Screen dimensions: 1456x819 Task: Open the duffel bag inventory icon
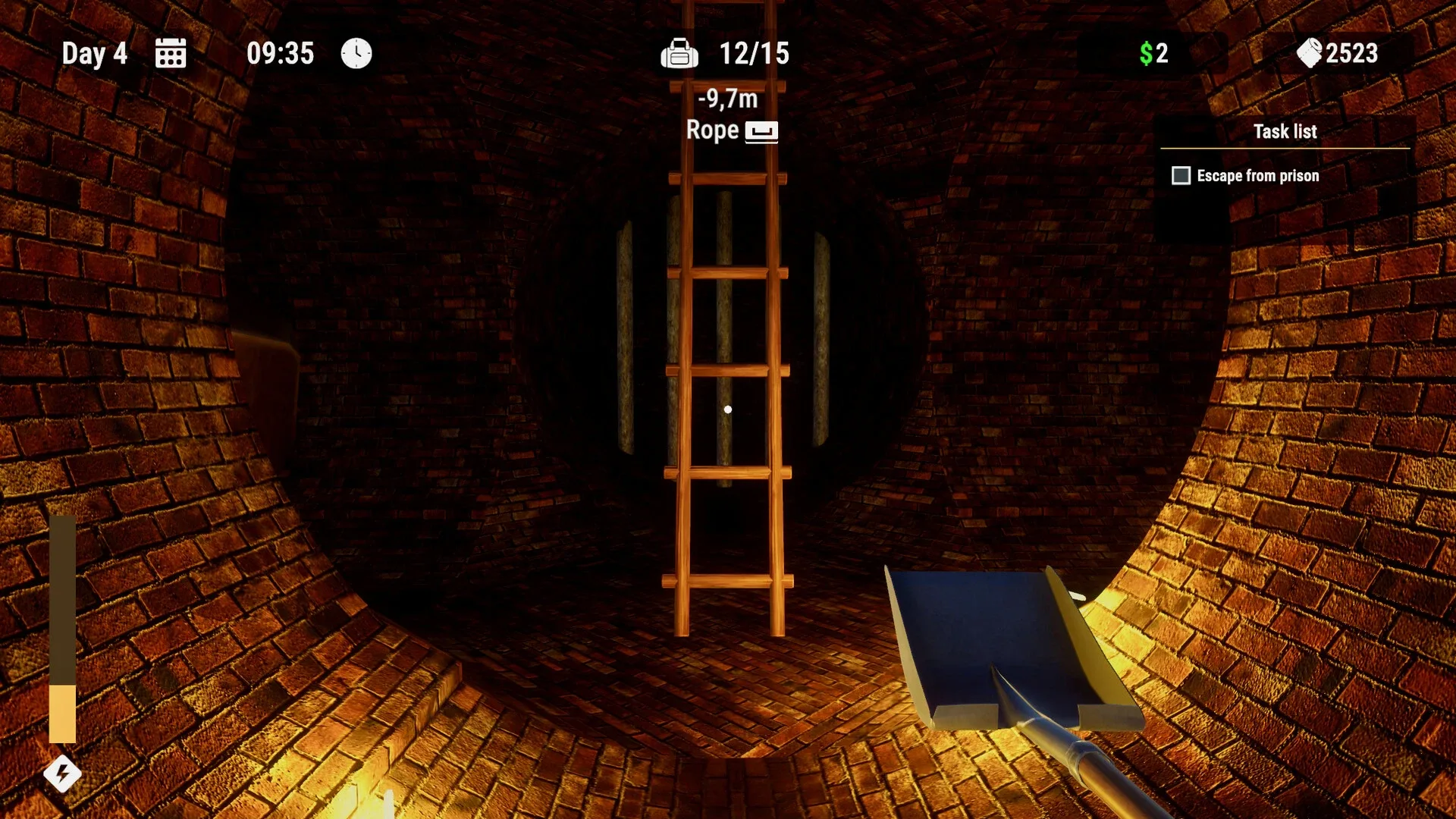pyautogui.click(x=680, y=52)
